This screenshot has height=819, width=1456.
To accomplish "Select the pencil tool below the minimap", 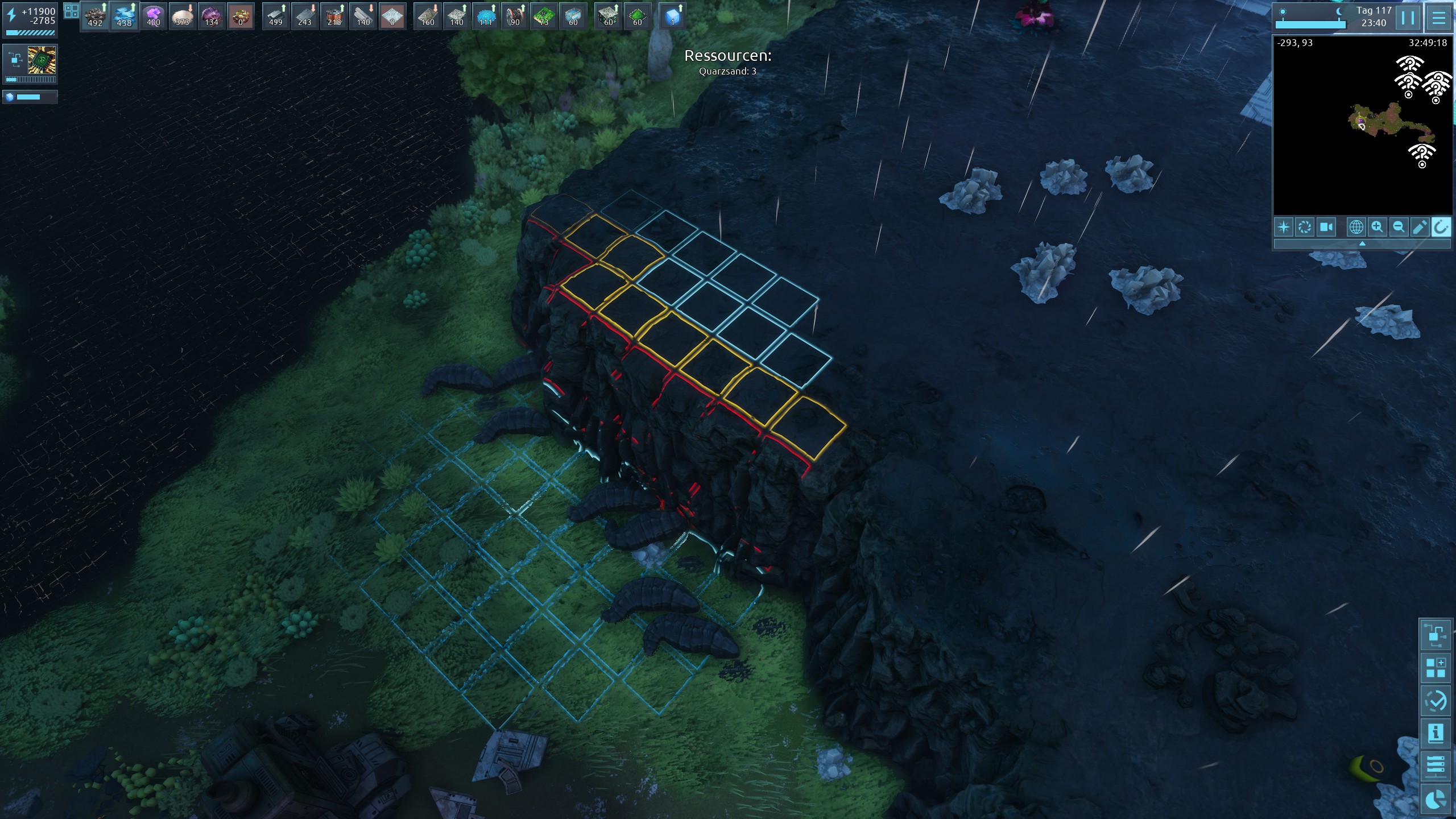I will point(1420,227).
